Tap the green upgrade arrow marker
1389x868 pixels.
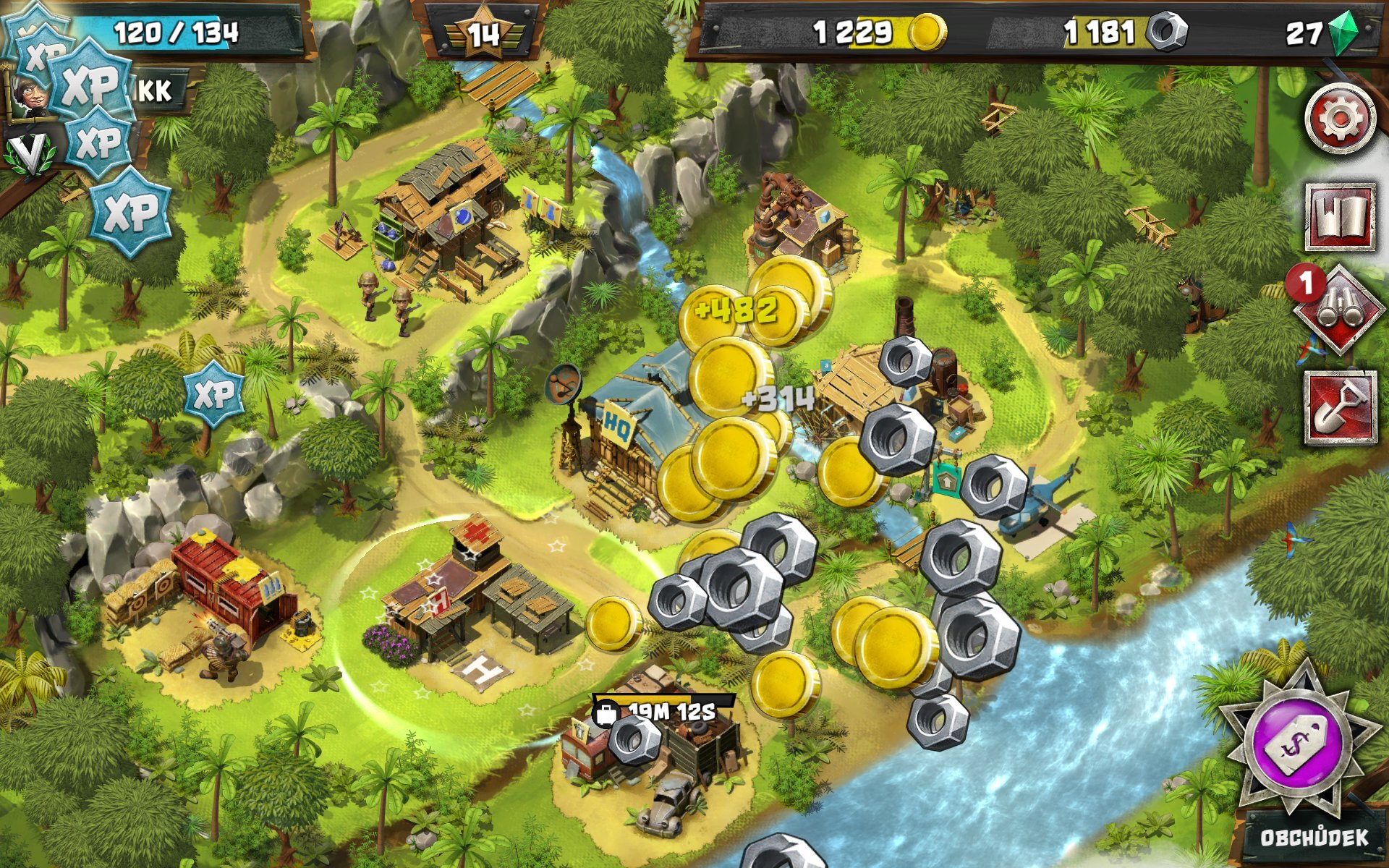click(x=946, y=478)
